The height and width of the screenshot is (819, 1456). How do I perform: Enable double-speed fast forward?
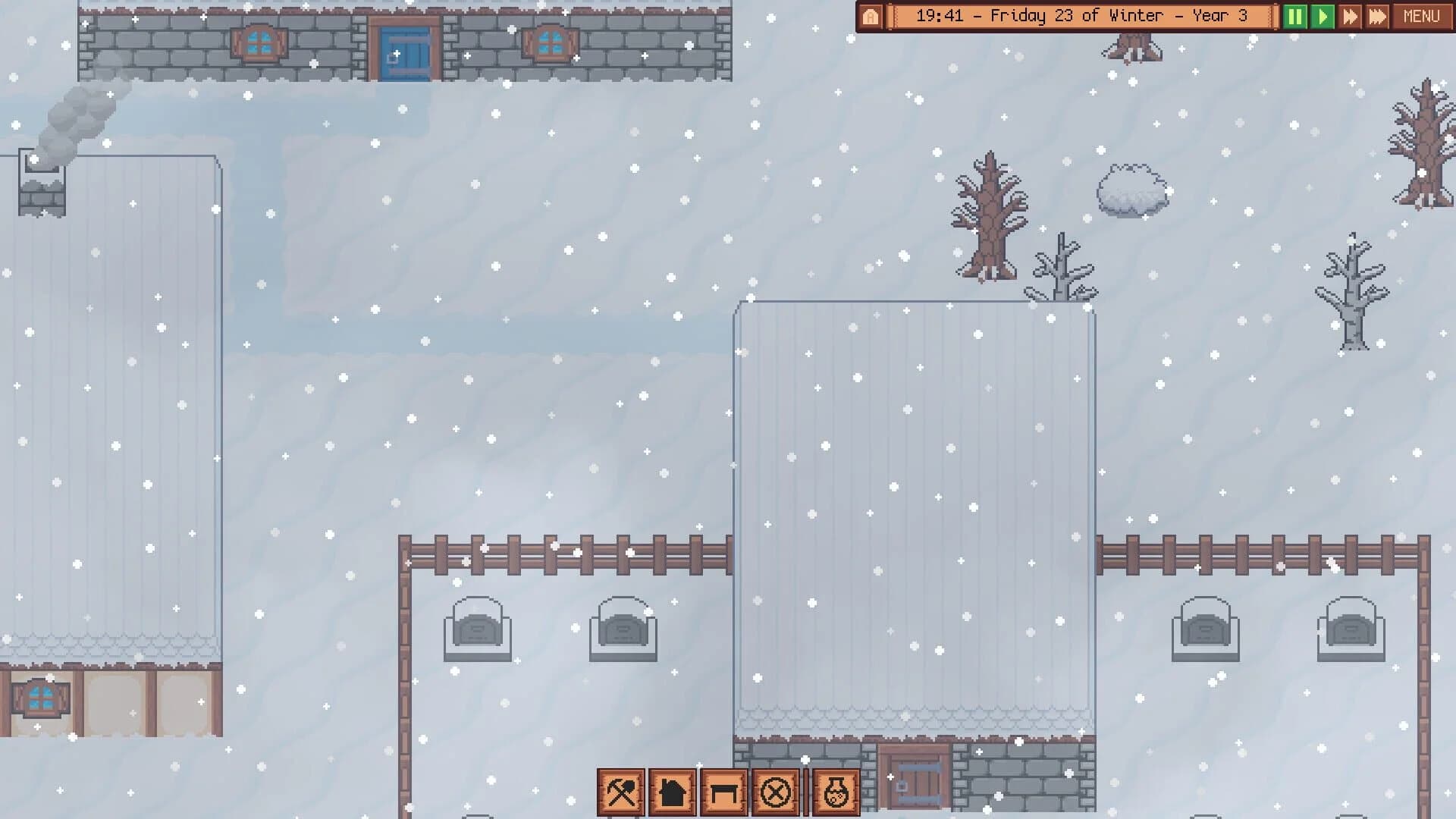(x=1351, y=15)
